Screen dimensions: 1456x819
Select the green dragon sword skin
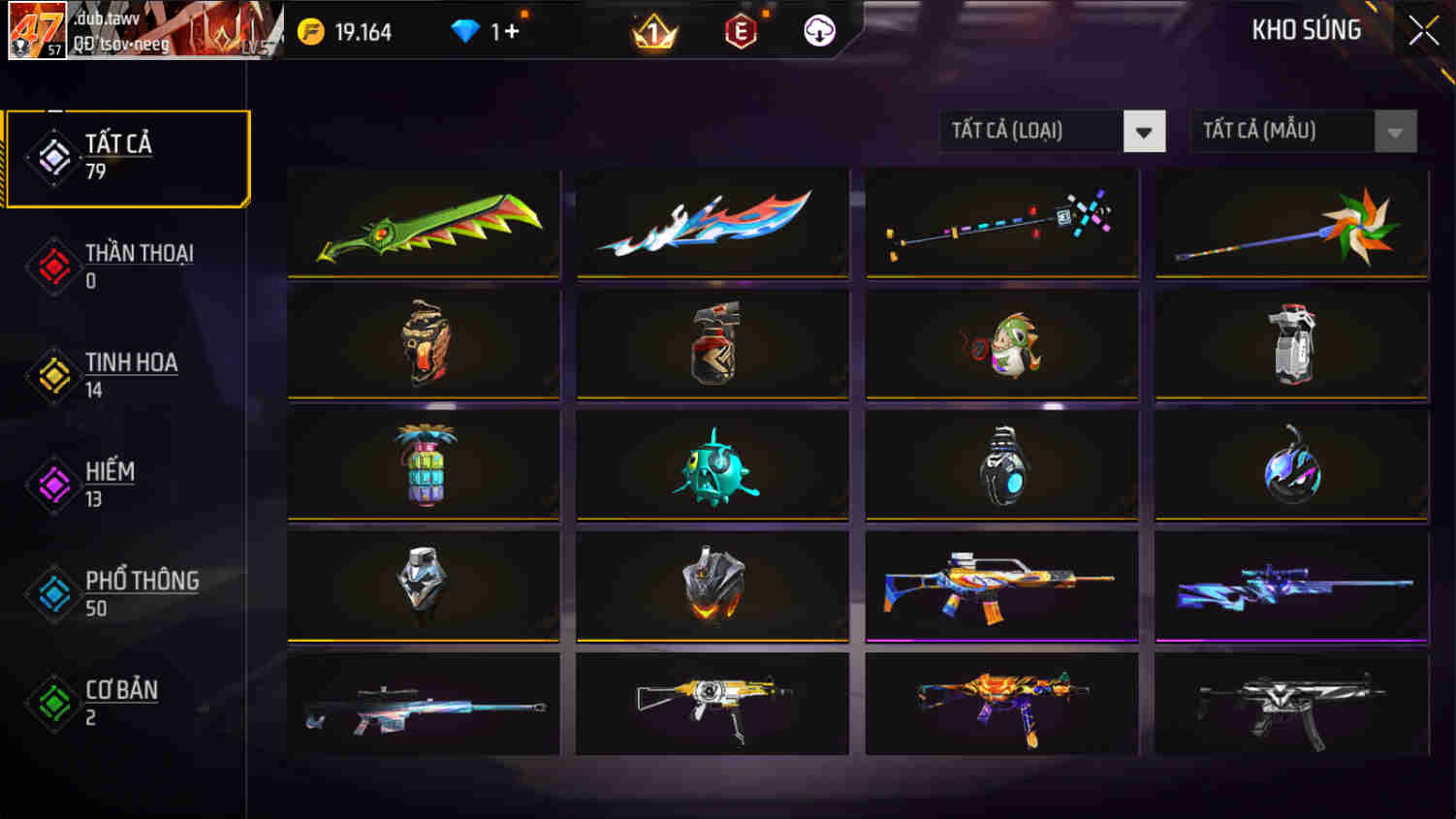[424, 225]
